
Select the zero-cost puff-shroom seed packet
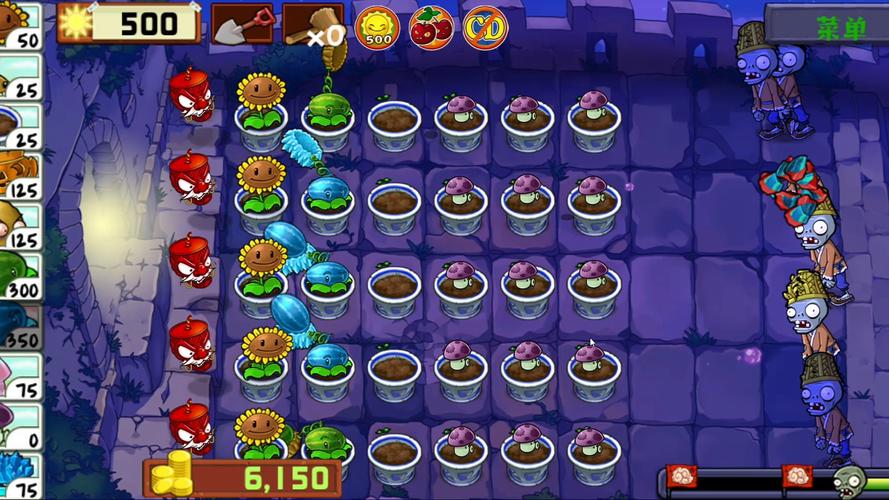click(x=20, y=425)
